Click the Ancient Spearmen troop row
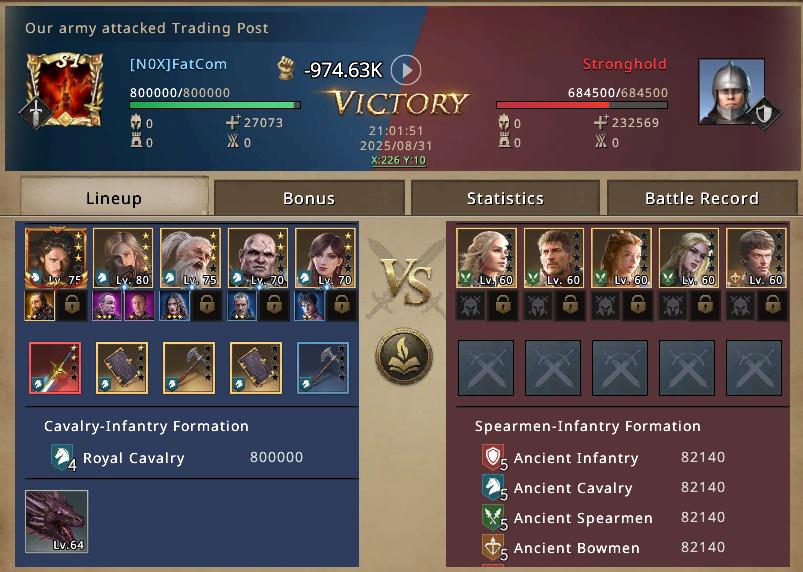This screenshot has height=572, width=803. coord(603,518)
